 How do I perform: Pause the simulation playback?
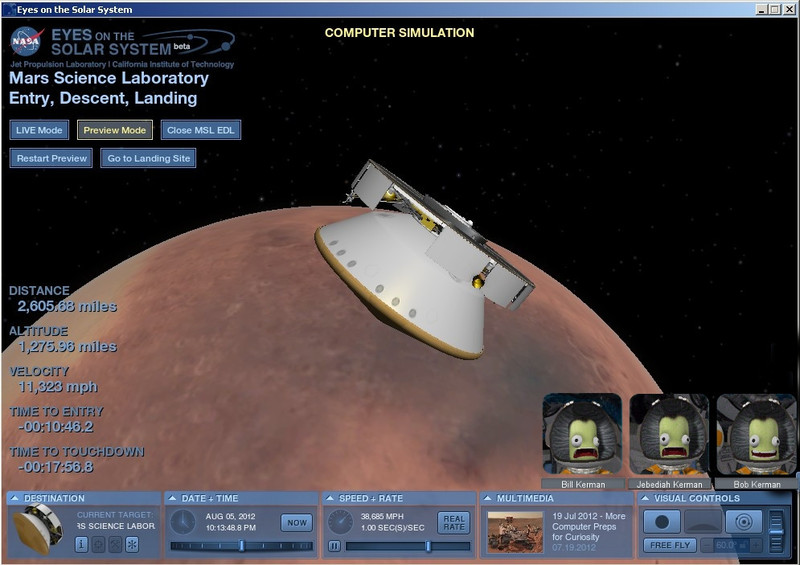tap(335, 546)
